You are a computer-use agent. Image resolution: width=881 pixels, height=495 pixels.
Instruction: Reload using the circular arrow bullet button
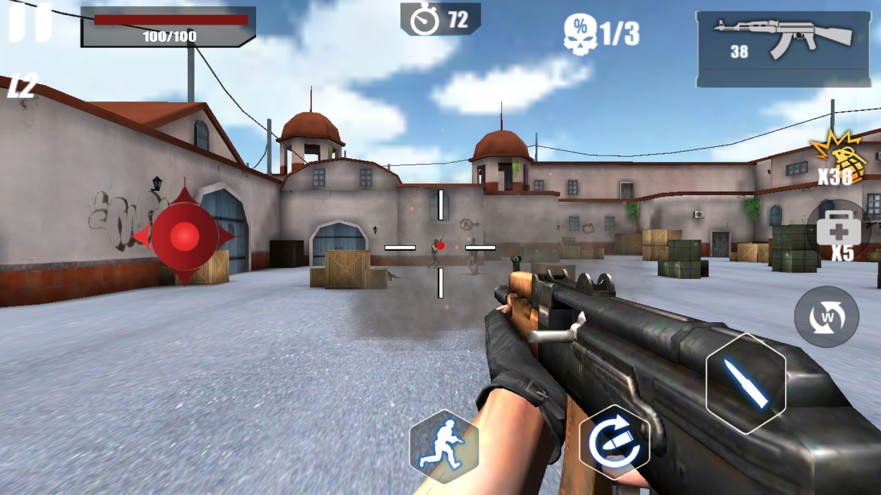click(613, 441)
